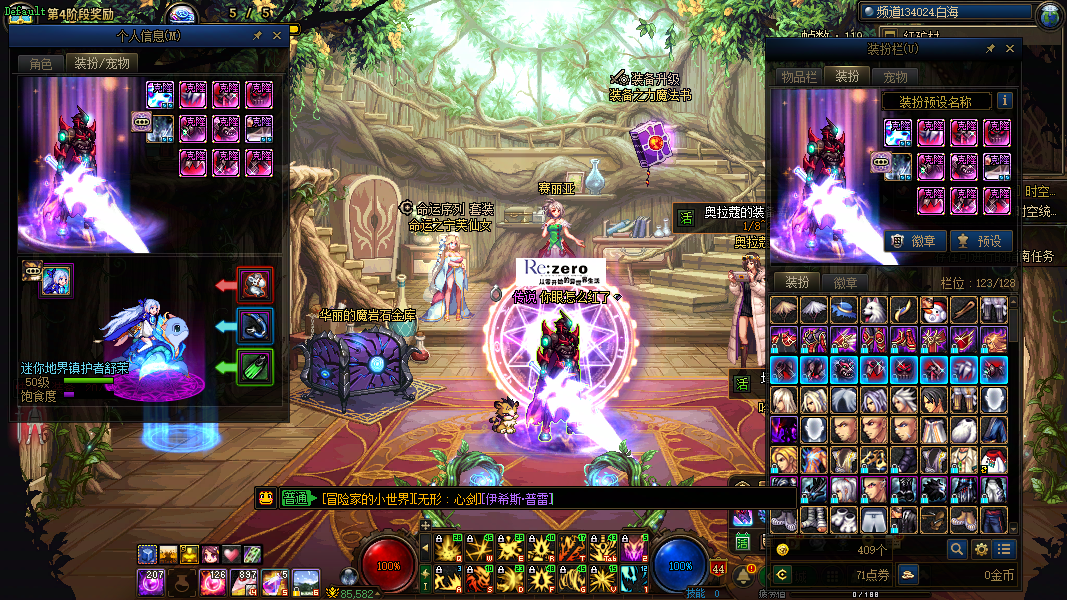Close the 装扮栏 avatar inventory window
Screen dimensions: 1067x600
[1010, 48]
